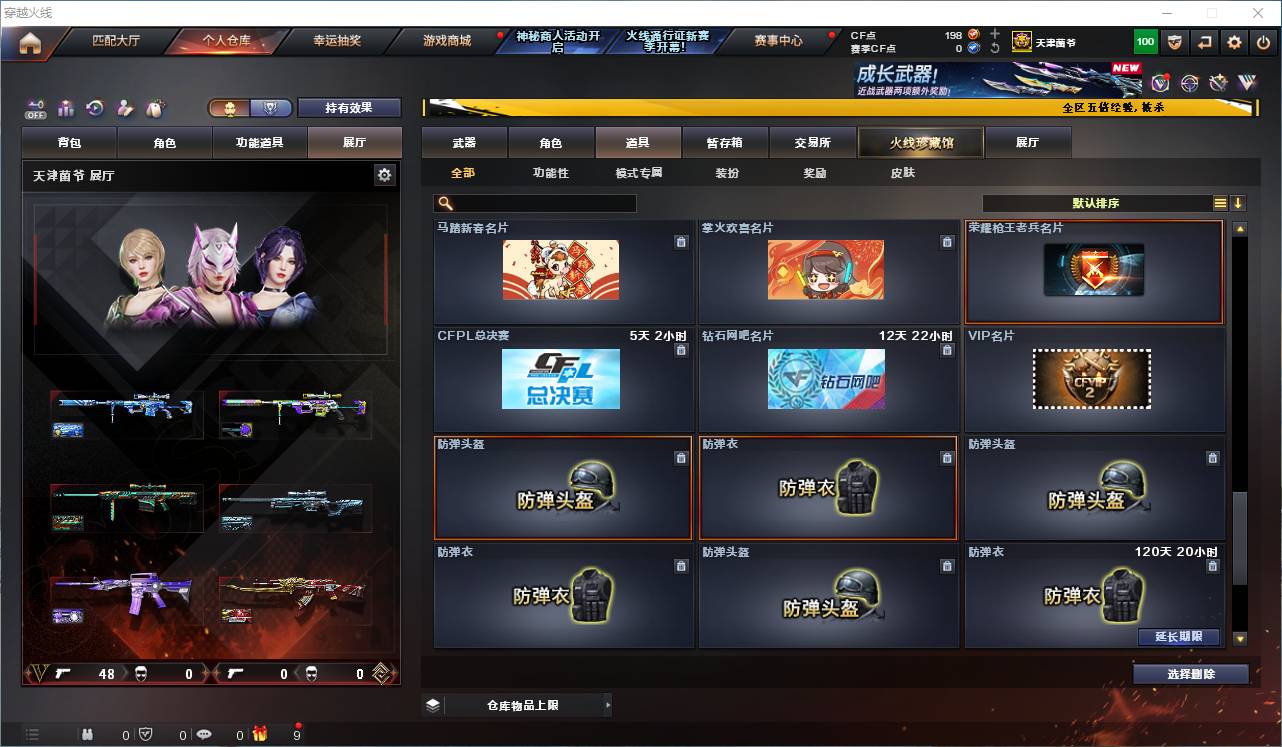Click the chat bubble icon in status bar

pos(204,733)
